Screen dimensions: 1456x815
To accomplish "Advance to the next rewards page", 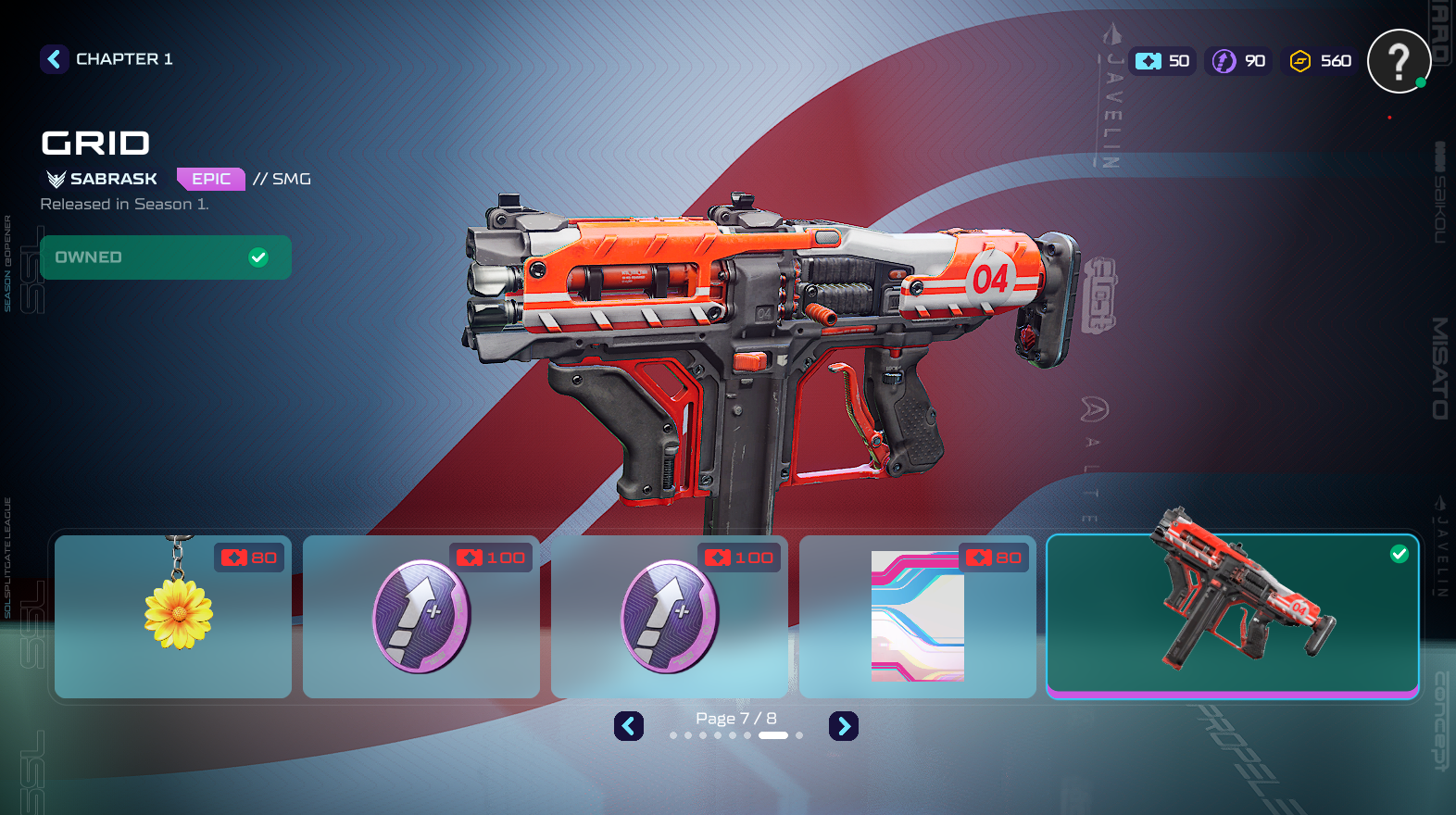I will pos(843,726).
